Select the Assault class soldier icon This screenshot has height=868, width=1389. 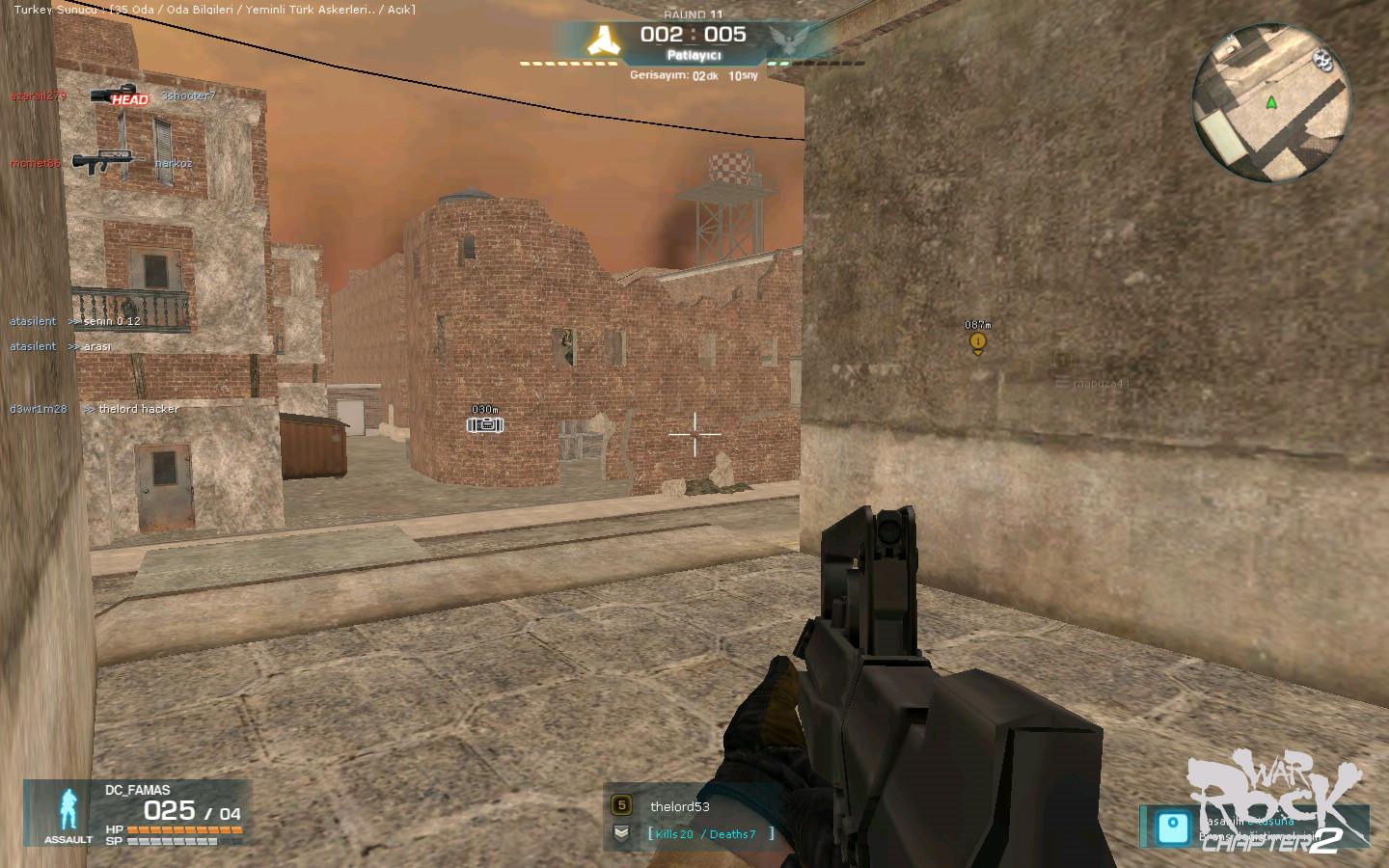[68, 810]
